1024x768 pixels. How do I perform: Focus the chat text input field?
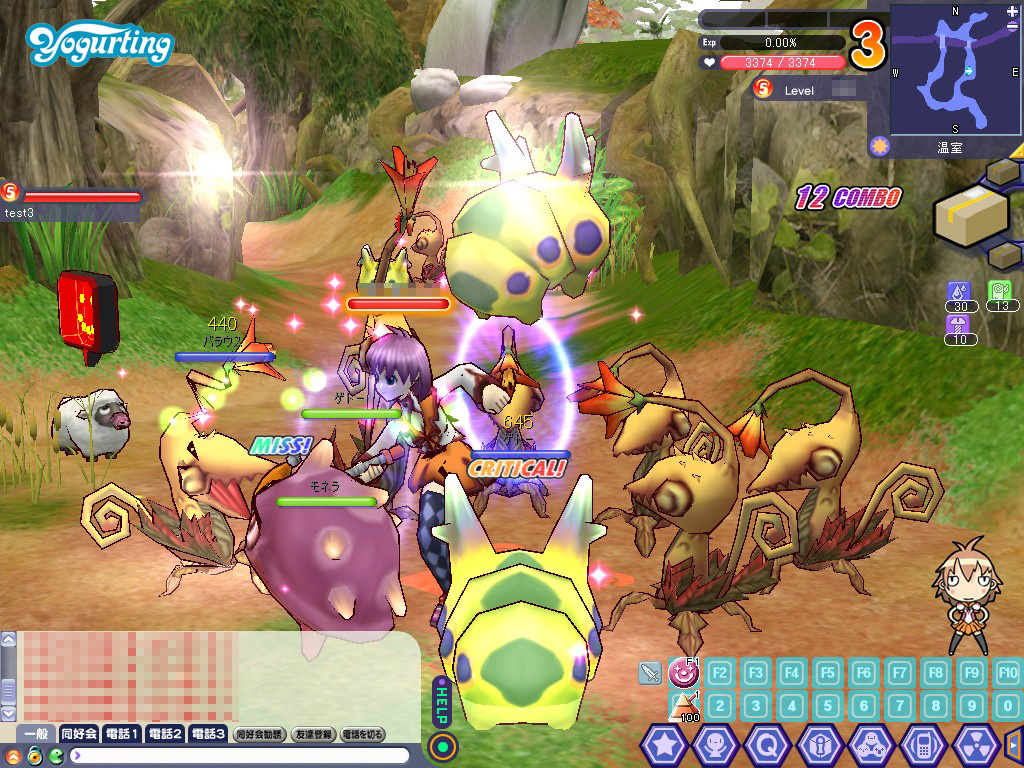240,755
